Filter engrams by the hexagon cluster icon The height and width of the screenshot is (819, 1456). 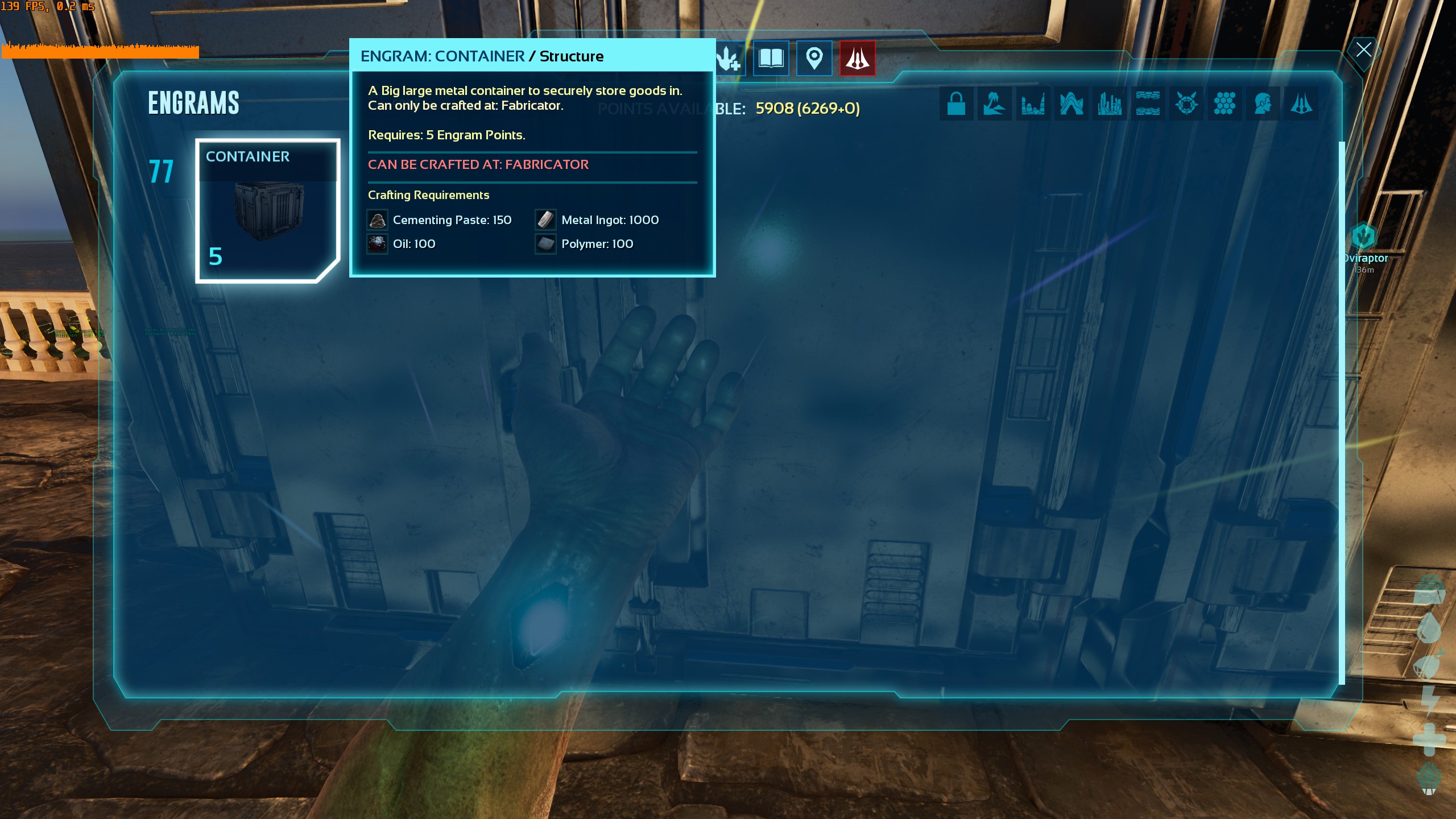[1225, 104]
